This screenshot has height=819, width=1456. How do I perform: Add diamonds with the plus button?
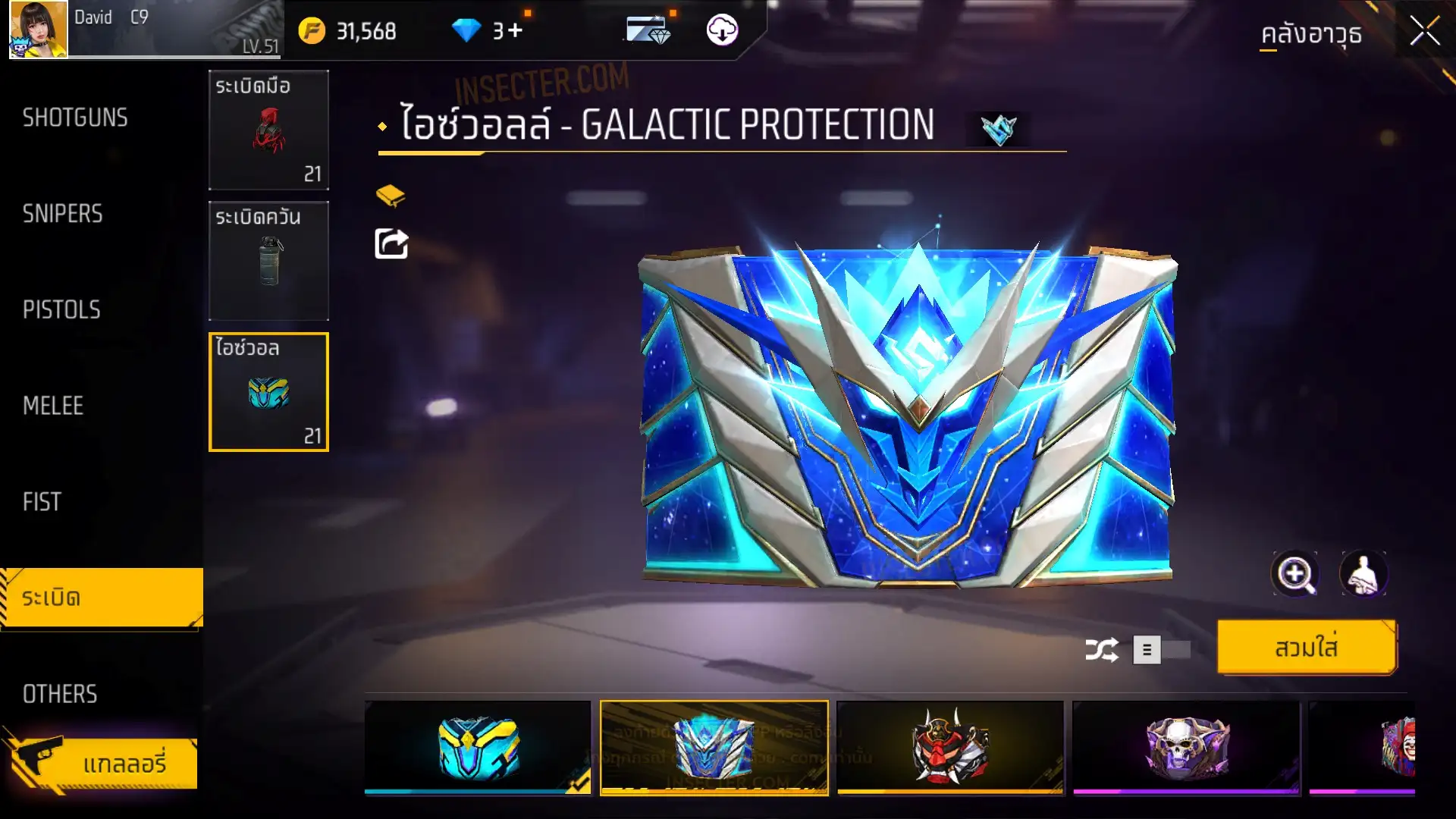[x=516, y=30]
